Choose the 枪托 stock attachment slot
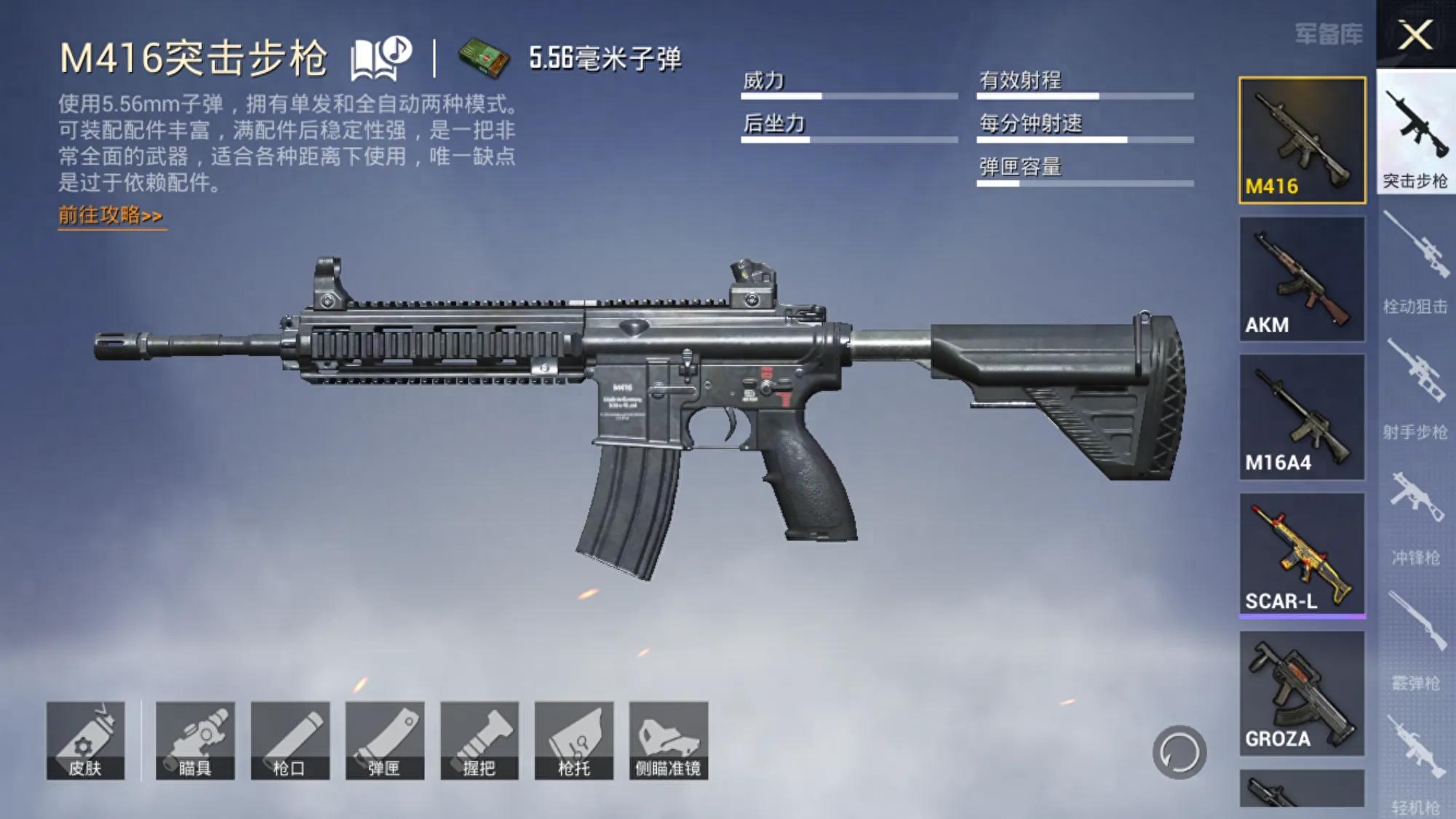Image resolution: width=1456 pixels, height=819 pixels. tap(573, 740)
